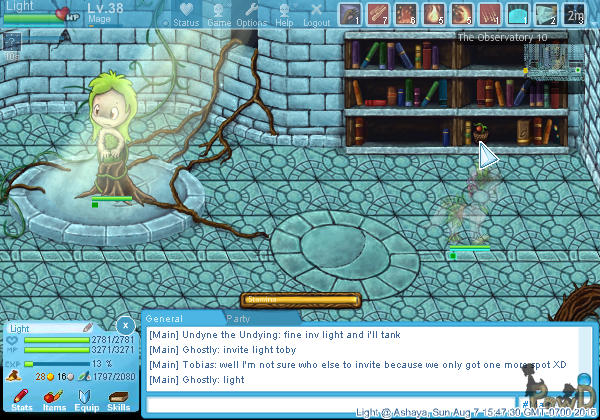Screen dimensions: 600x420
Task: Open the Game menu
Action: point(218,14)
